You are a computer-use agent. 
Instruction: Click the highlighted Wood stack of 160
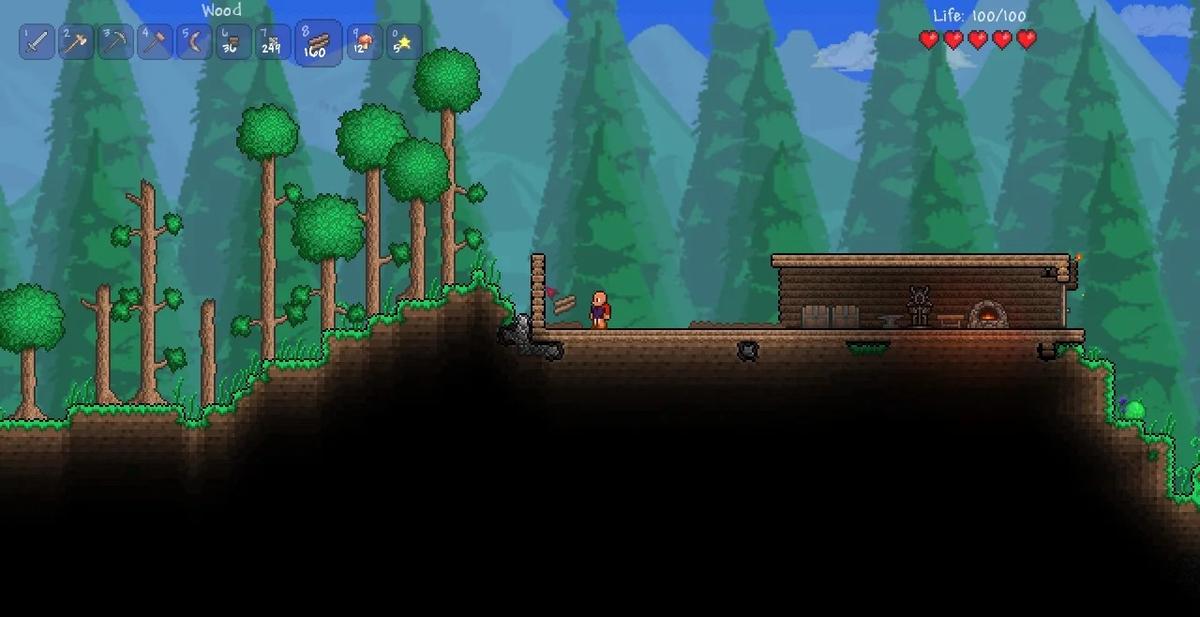(x=318, y=43)
